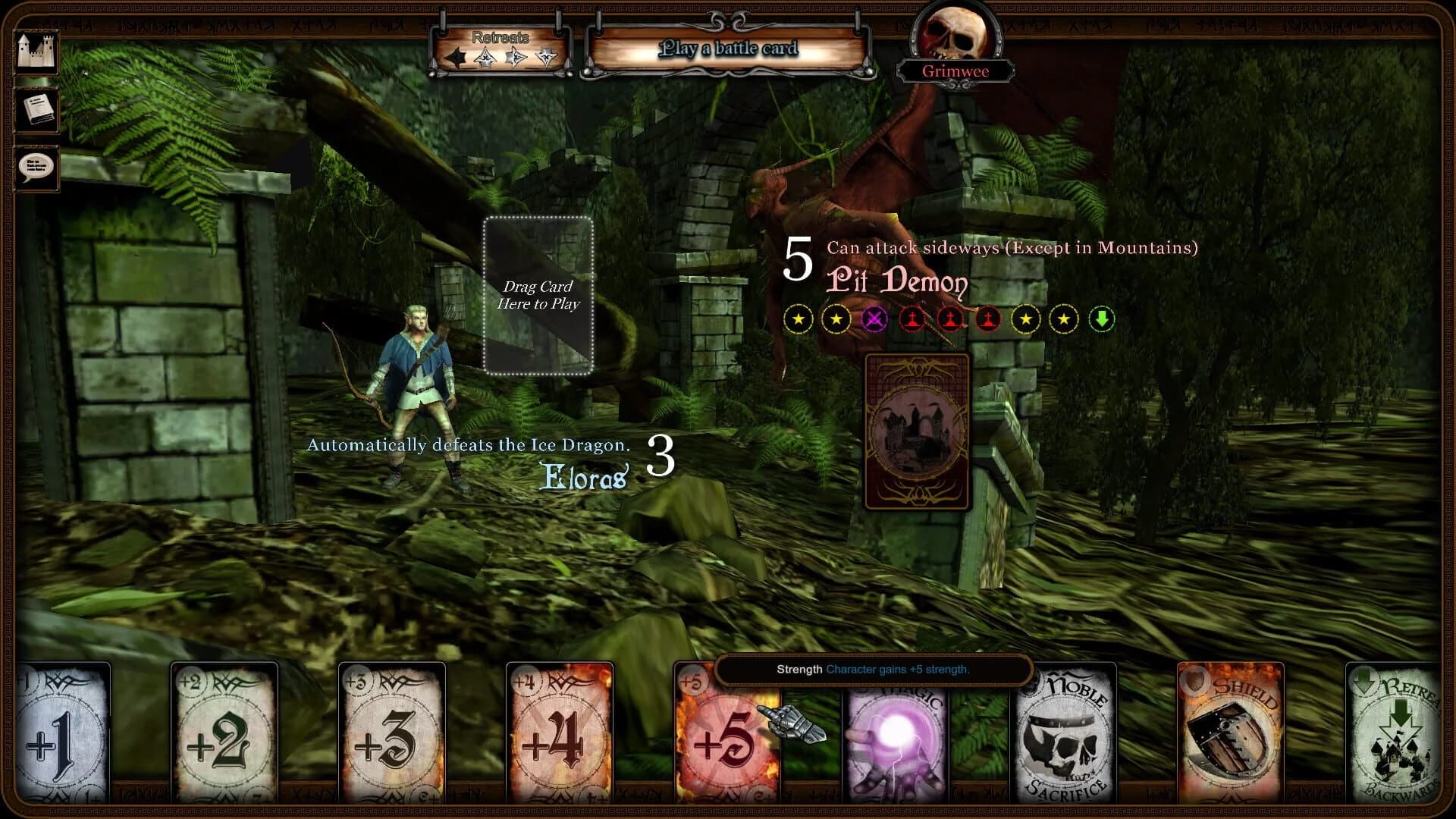Toggle the darkened left retreat arrow

click(456, 58)
